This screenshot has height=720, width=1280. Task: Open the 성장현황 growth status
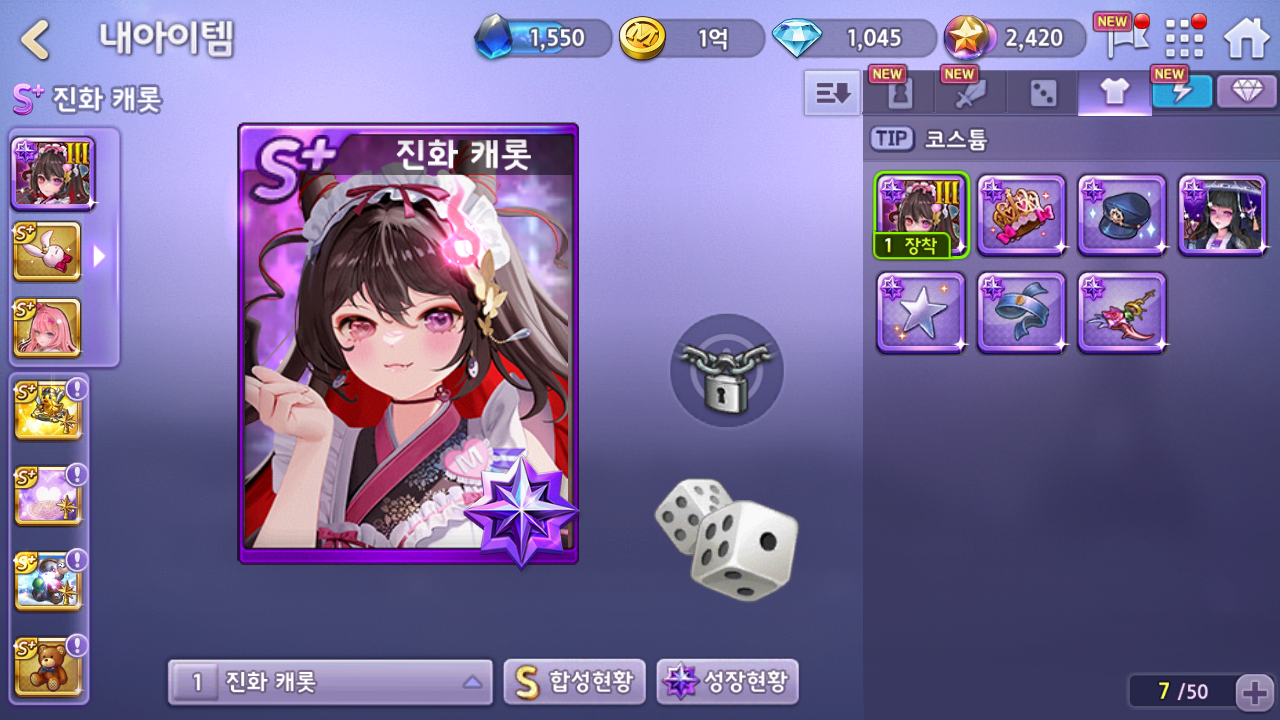tap(727, 682)
